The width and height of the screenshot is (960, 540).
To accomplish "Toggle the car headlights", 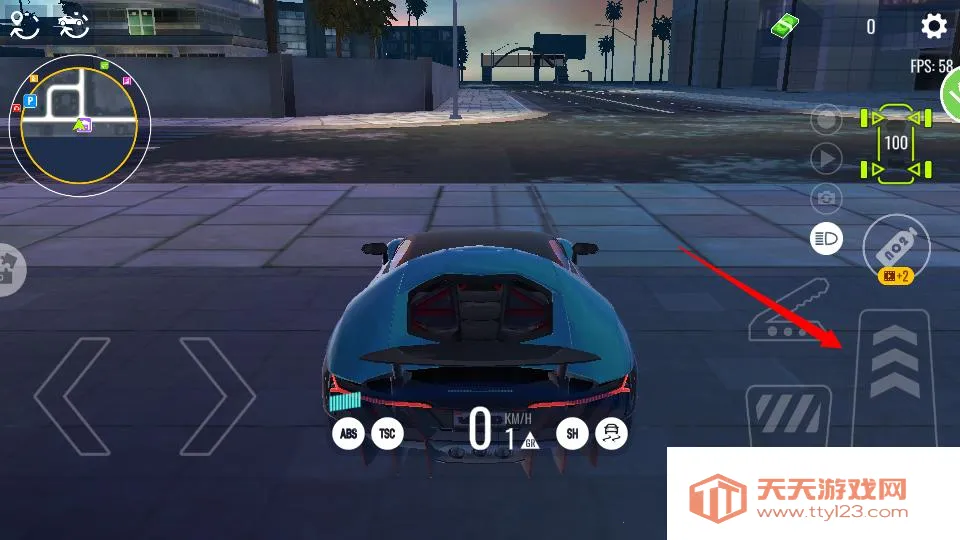I will pyautogui.click(x=826, y=238).
